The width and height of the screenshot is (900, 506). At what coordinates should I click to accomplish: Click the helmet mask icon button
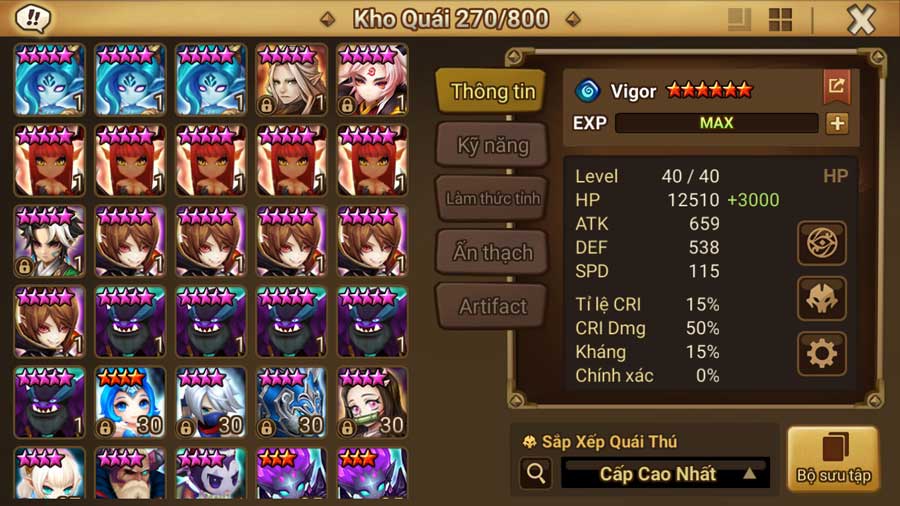coord(822,298)
